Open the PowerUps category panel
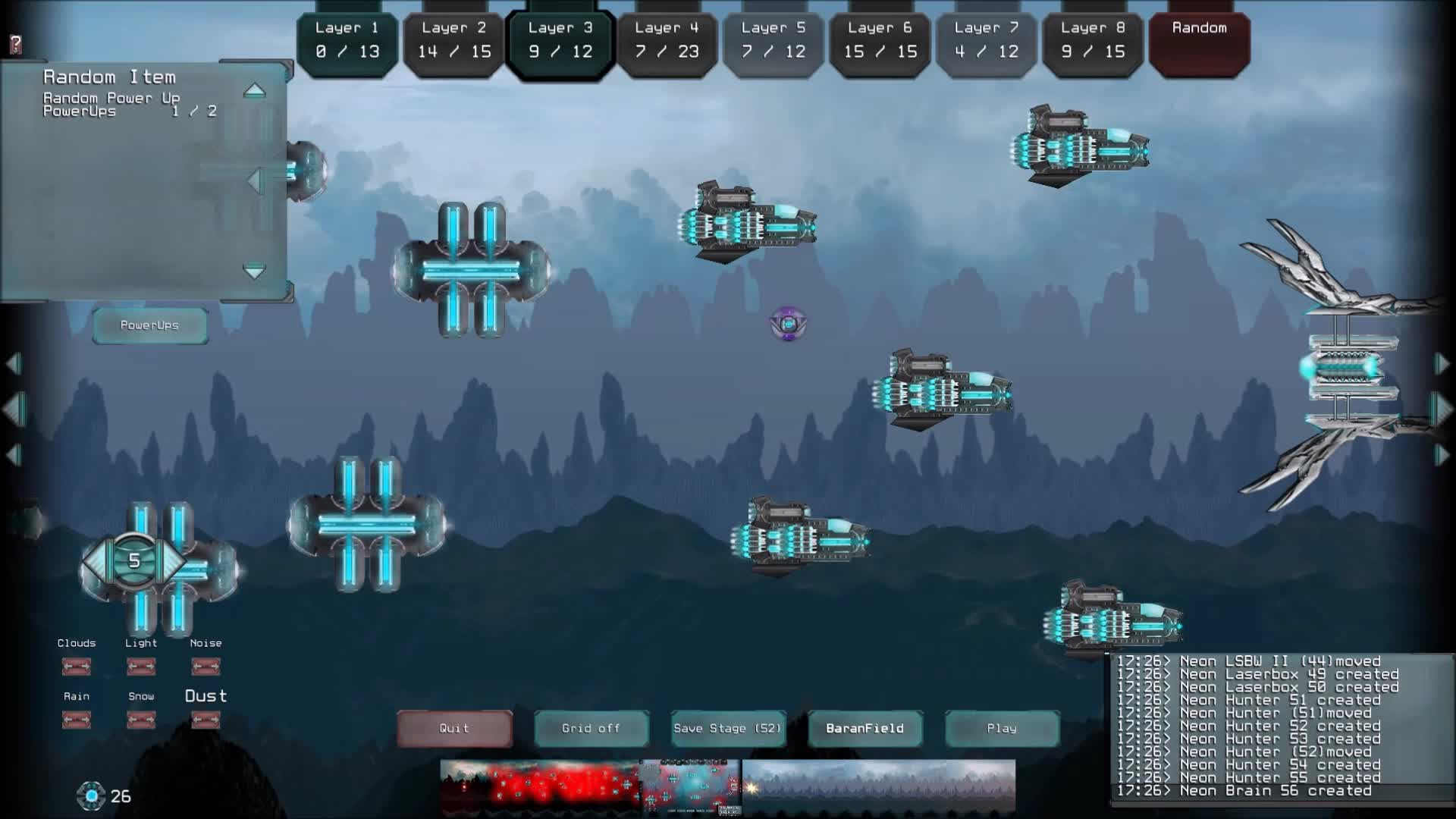This screenshot has height=819, width=1456. coord(149,325)
